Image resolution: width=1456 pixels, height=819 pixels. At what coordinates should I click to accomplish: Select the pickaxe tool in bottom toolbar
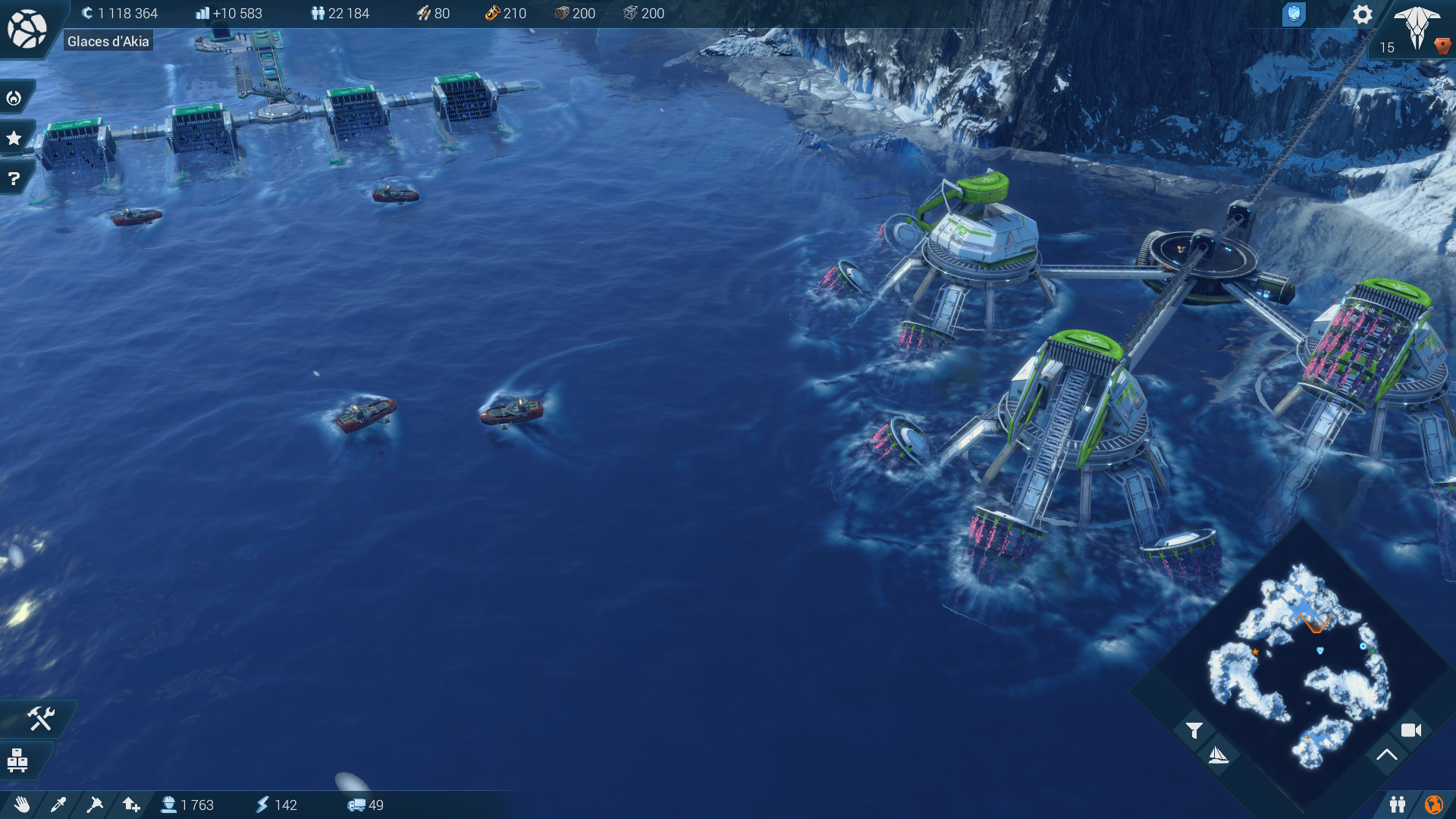point(95,805)
